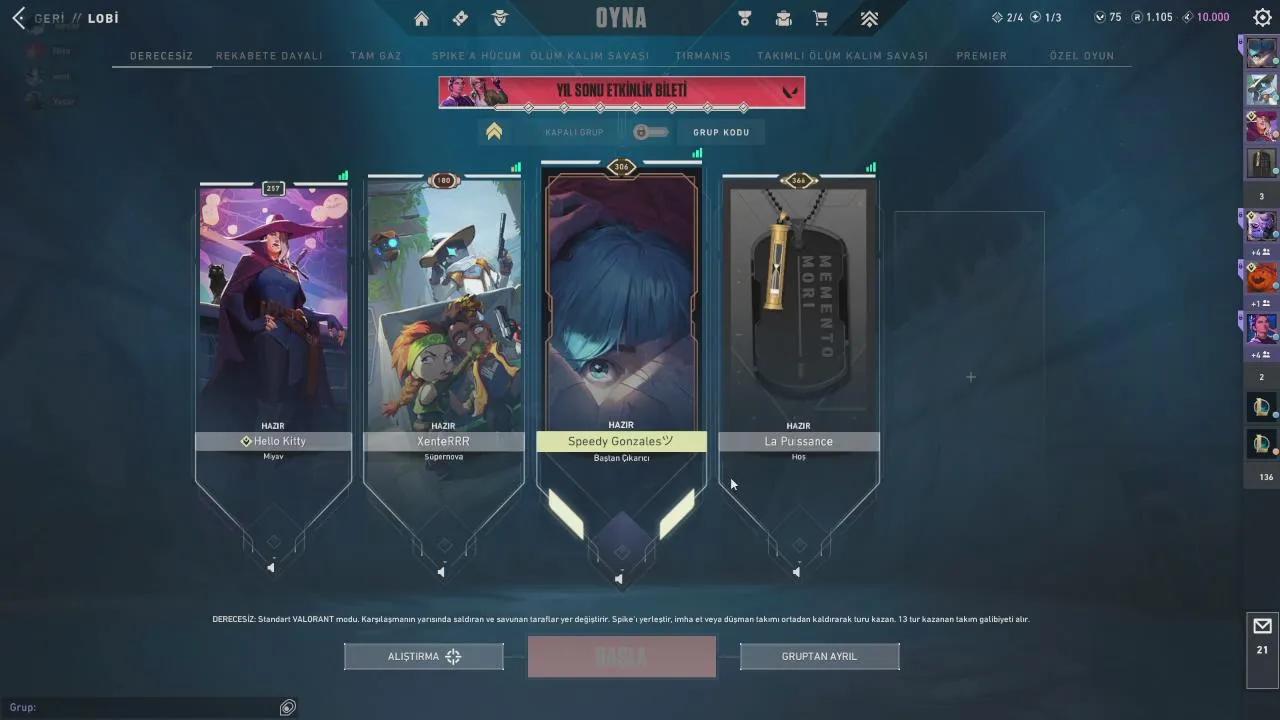Open the Battle Pass chevrons icon
This screenshot has width=1280, height=720.
pyautogui.click(x=869, y=18)
